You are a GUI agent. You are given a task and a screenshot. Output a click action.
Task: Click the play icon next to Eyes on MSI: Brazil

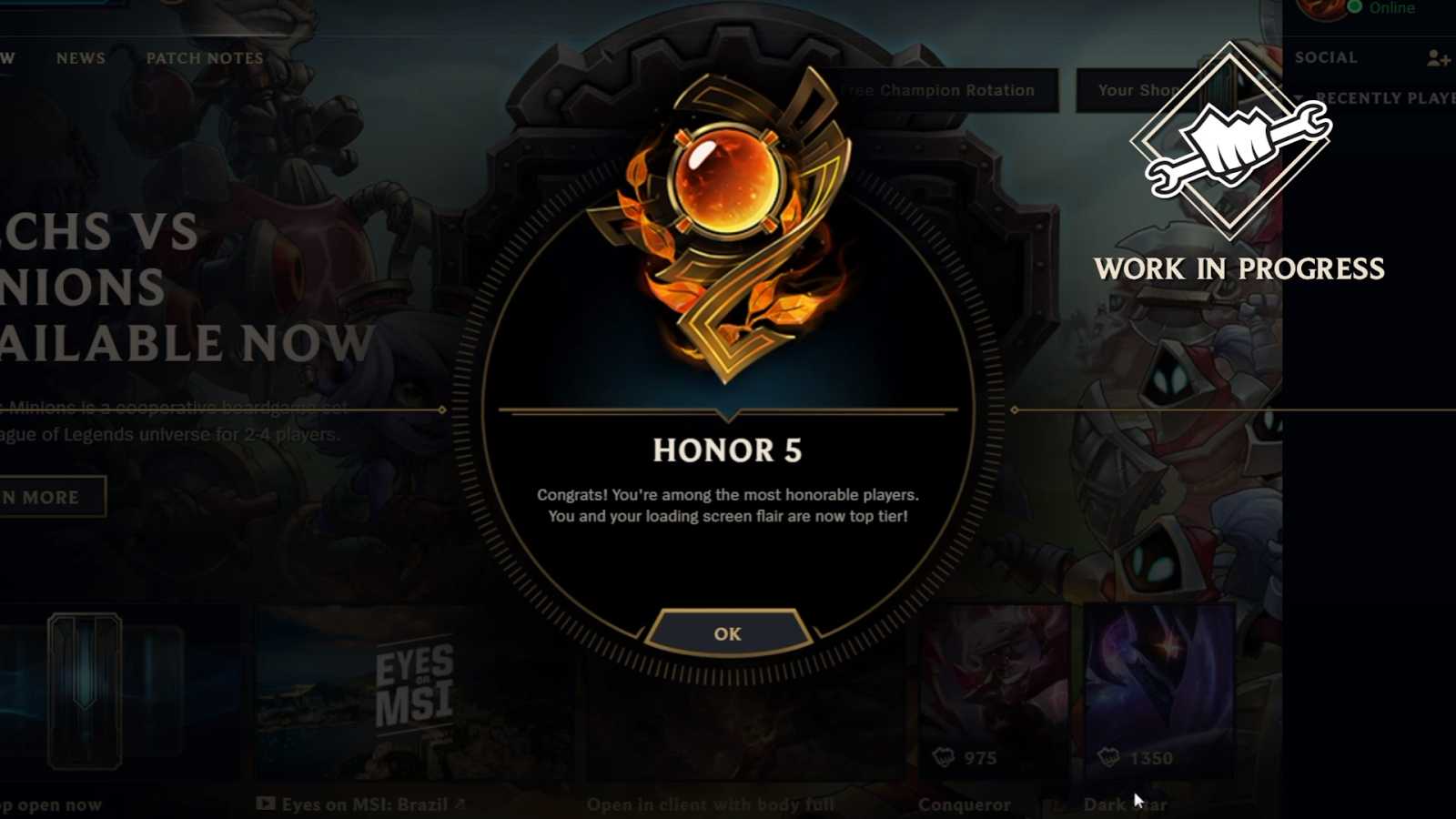tap(266, 804)
